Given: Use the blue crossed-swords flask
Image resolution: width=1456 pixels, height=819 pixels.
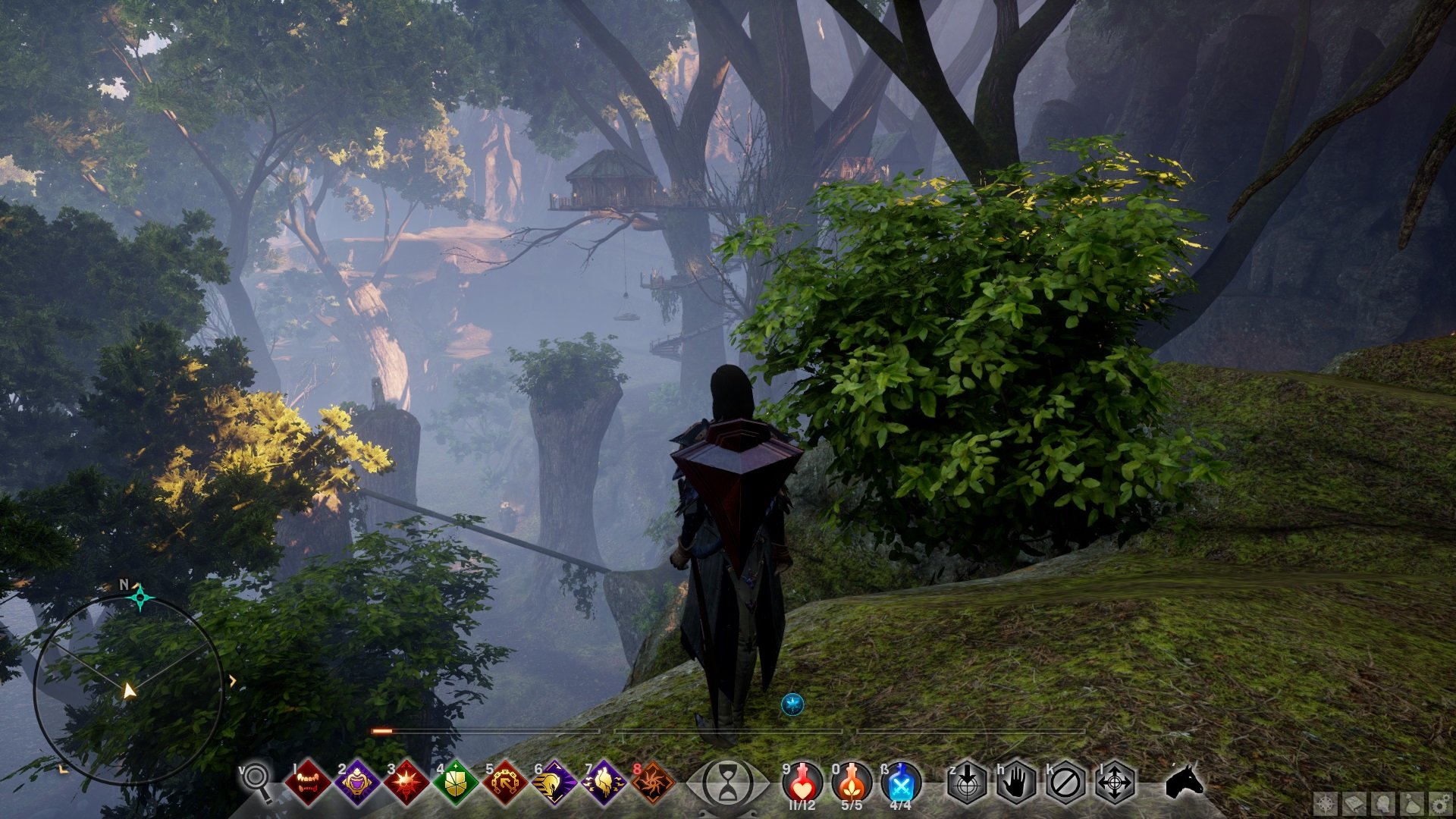Looking at the screenshot, I should 901,782.
